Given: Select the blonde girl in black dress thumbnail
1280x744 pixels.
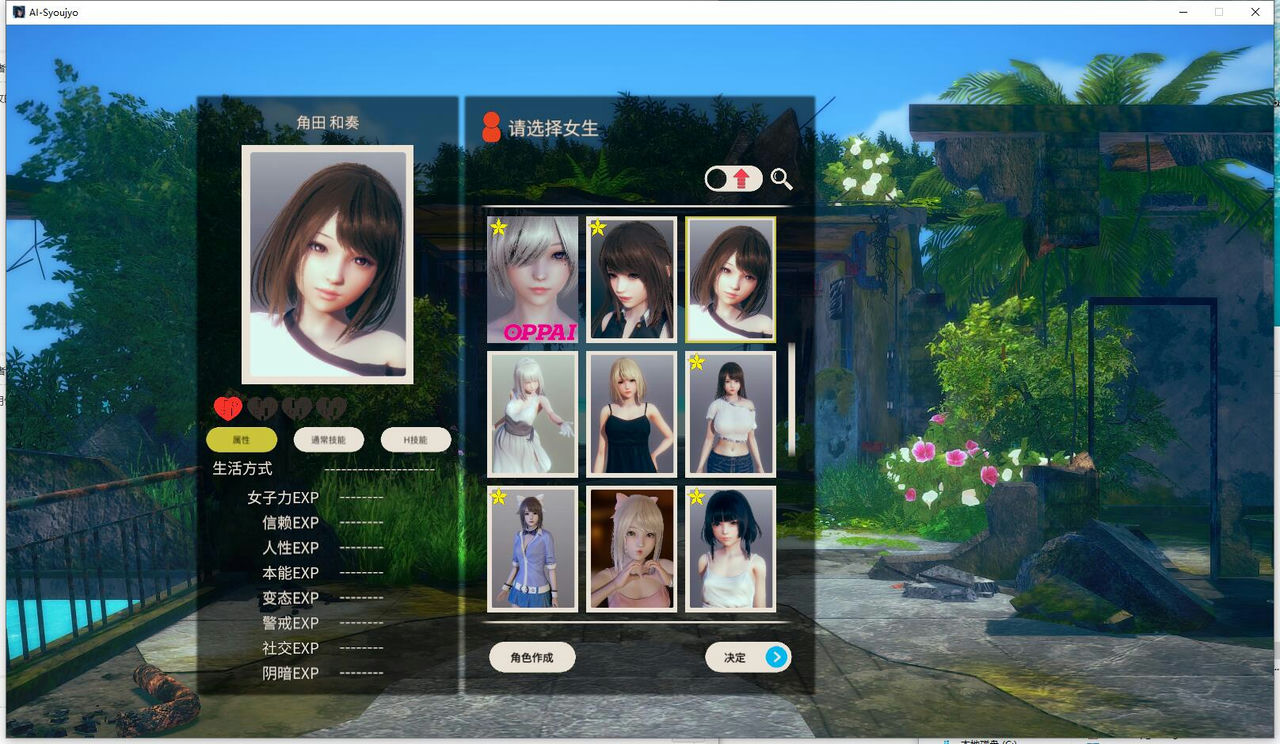Looking at the screenshot, I should (630, 413).
